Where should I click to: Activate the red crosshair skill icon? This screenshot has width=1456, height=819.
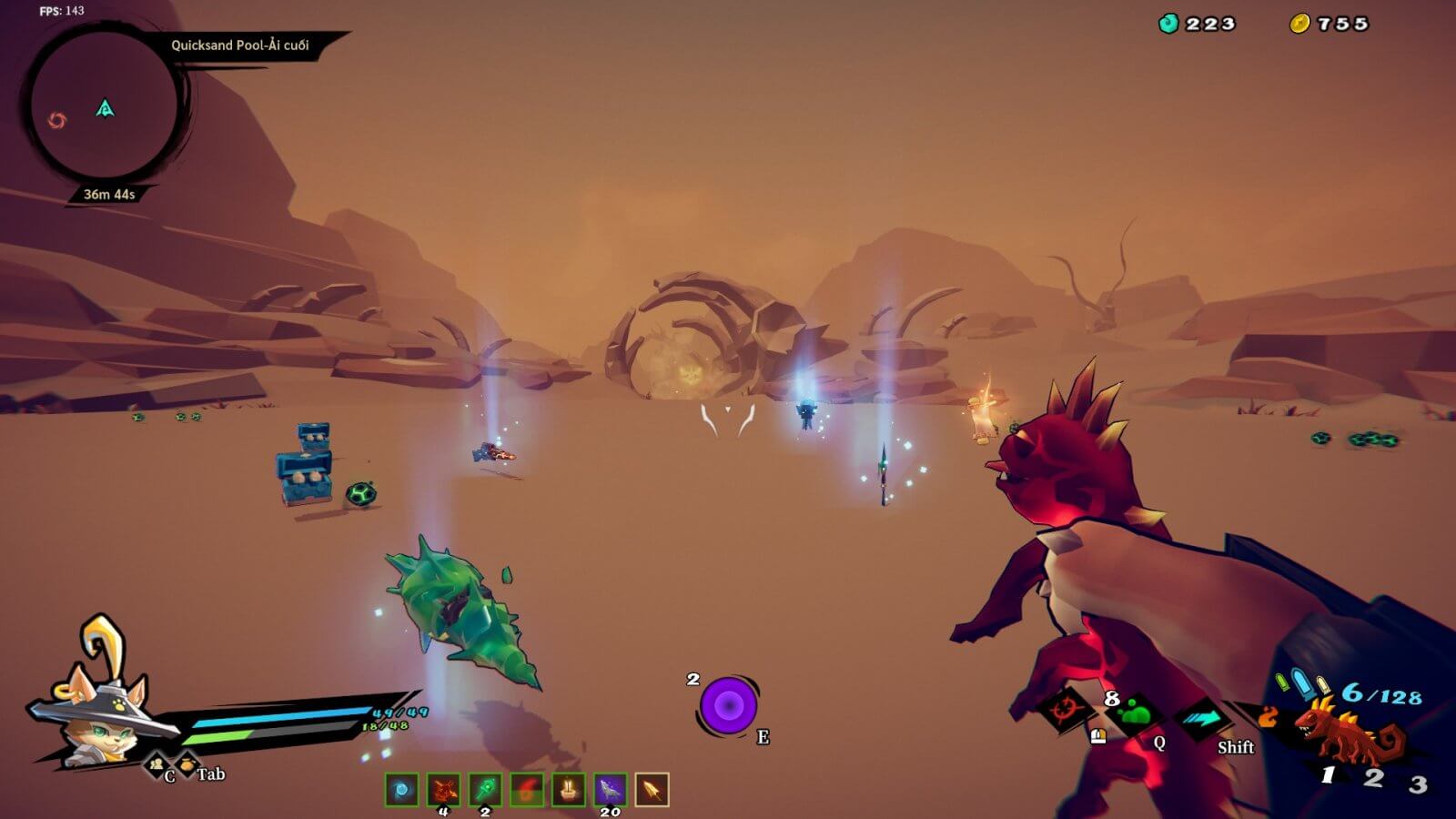(x=1065, y=709)
